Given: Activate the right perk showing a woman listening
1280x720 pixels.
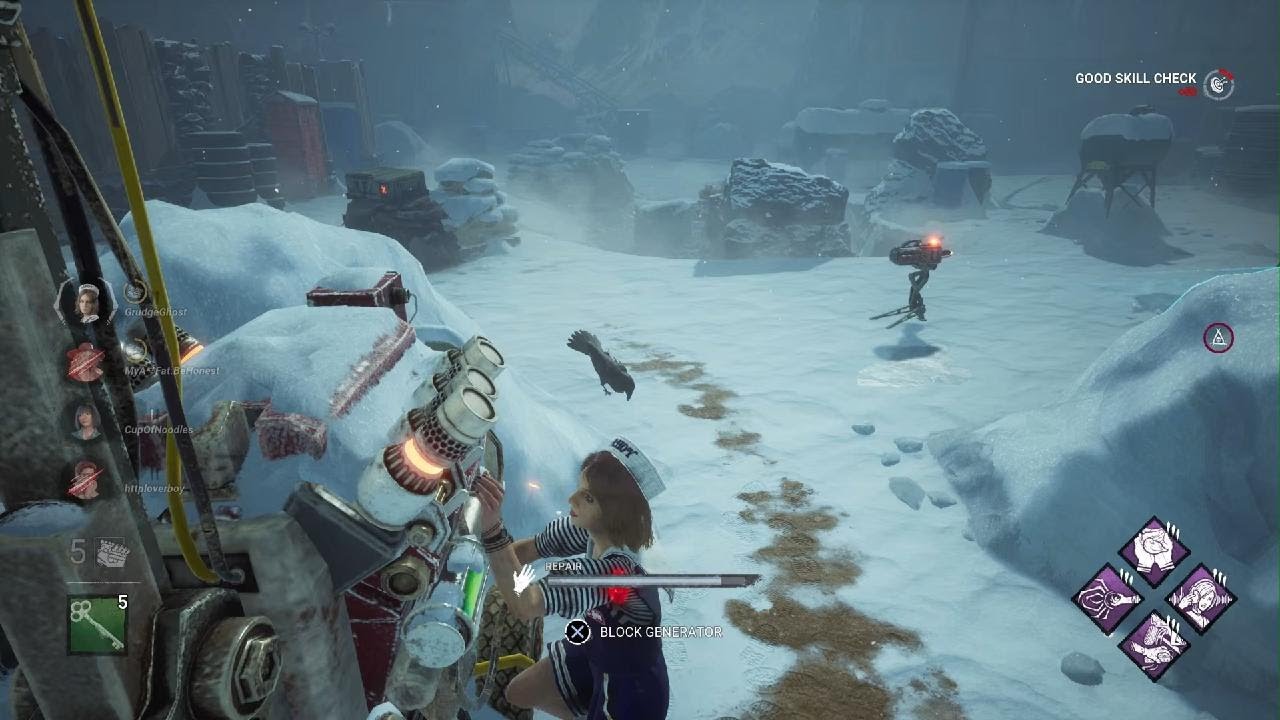Looking at the screenshot, I should point(1200,598).
